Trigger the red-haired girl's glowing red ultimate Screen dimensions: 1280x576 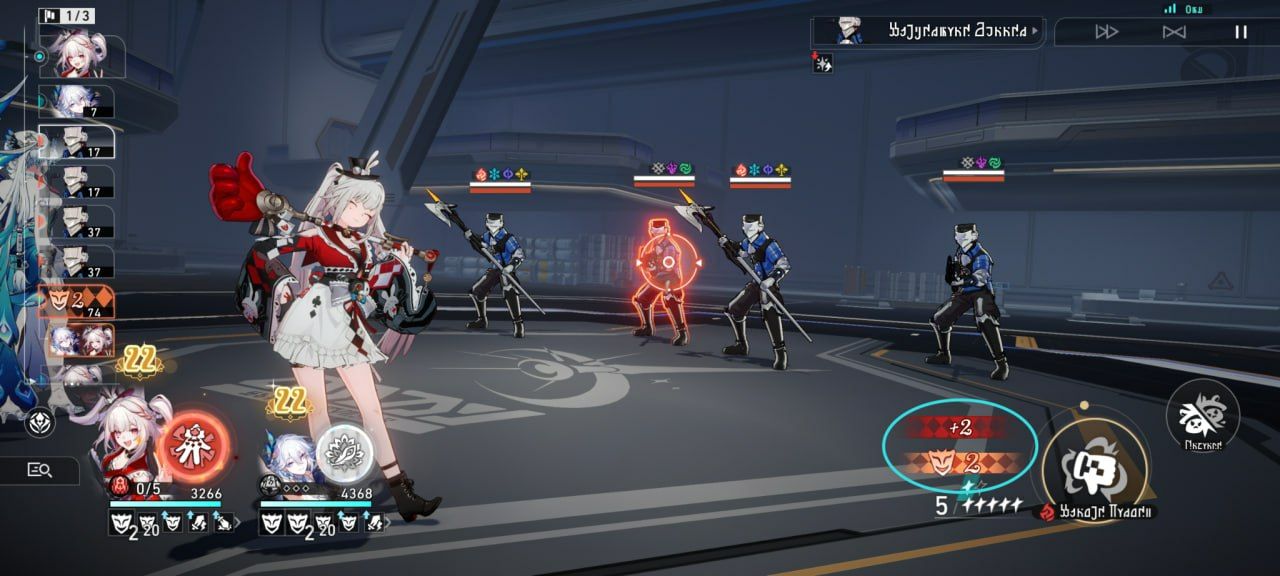[193, 445]
